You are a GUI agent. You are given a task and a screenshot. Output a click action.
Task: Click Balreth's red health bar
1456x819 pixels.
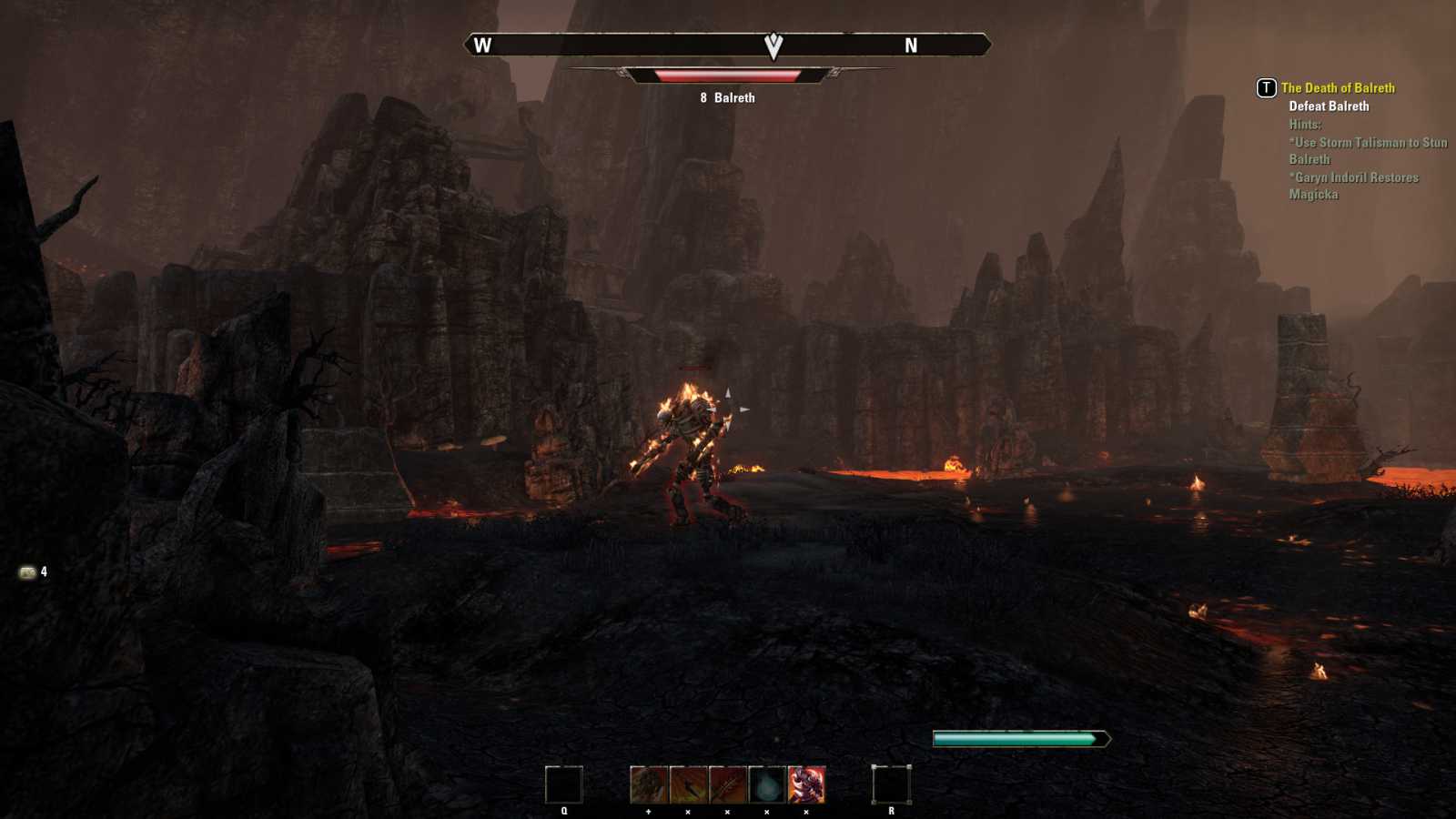[725, 76]
